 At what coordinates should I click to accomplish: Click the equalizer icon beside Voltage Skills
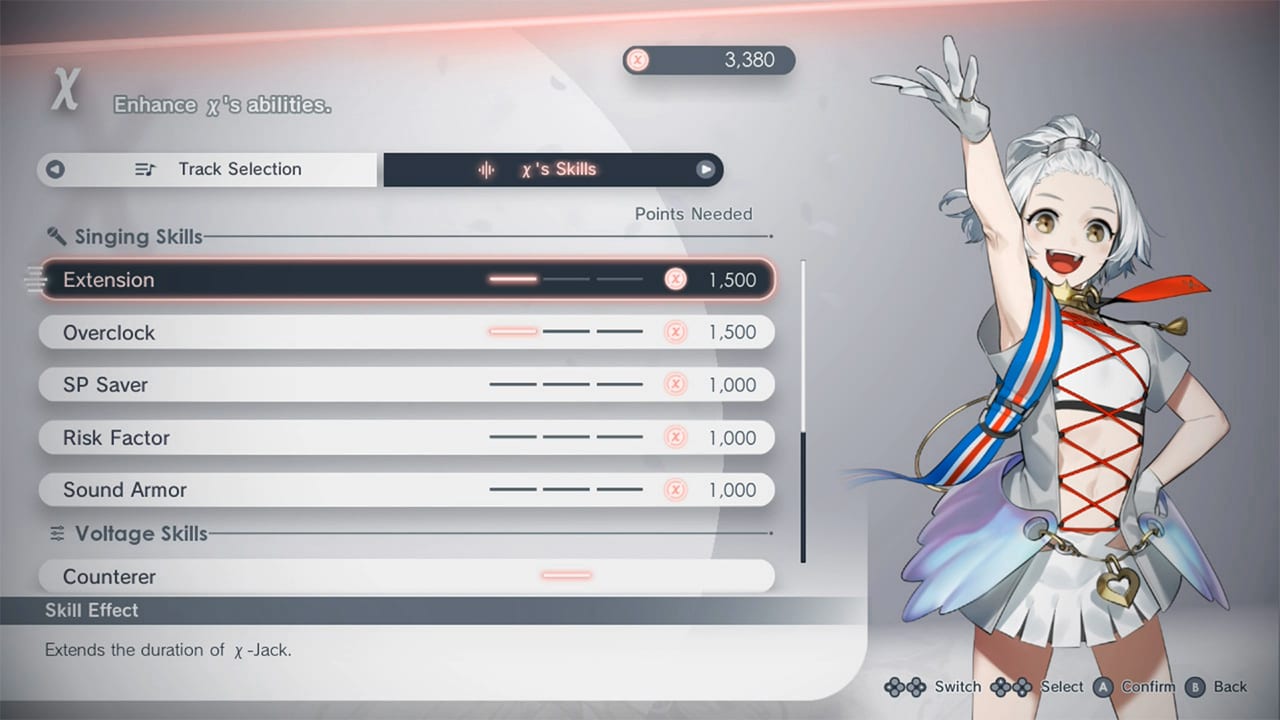point(57,533)
